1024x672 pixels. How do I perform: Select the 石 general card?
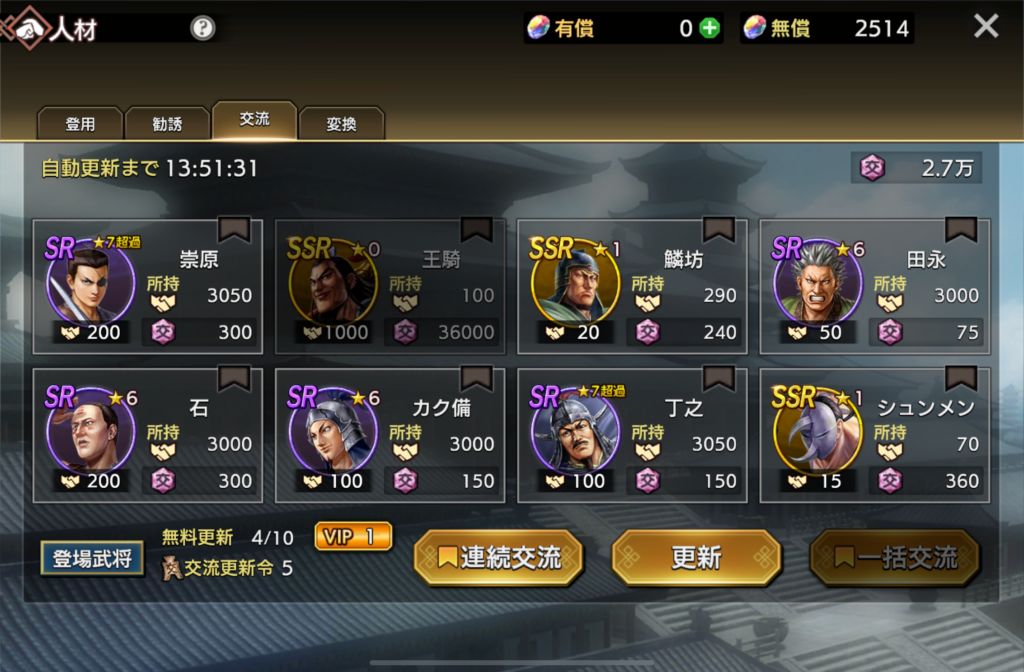point(148,435)
